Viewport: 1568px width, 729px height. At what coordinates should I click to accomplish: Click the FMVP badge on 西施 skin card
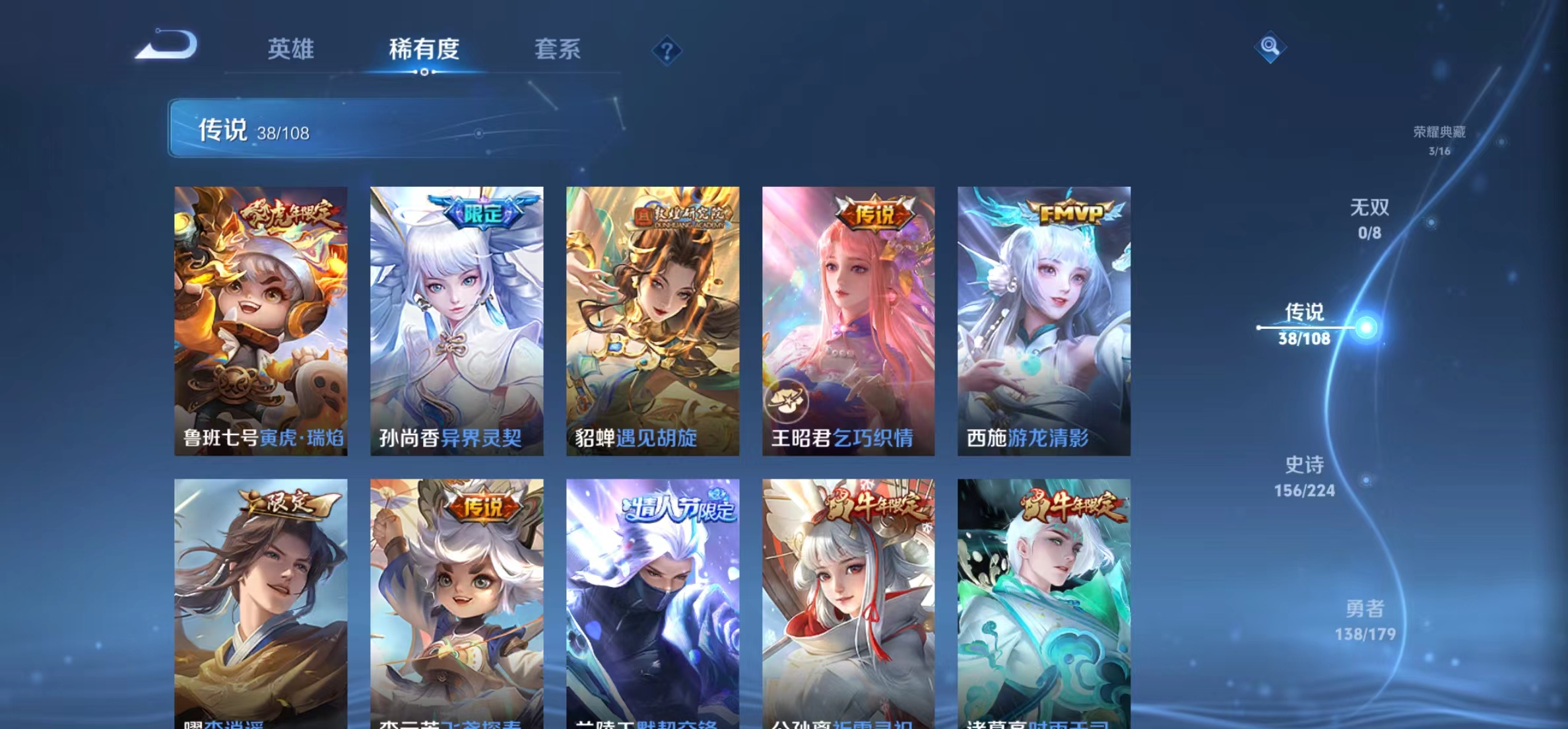click(x=1072, y=213)
